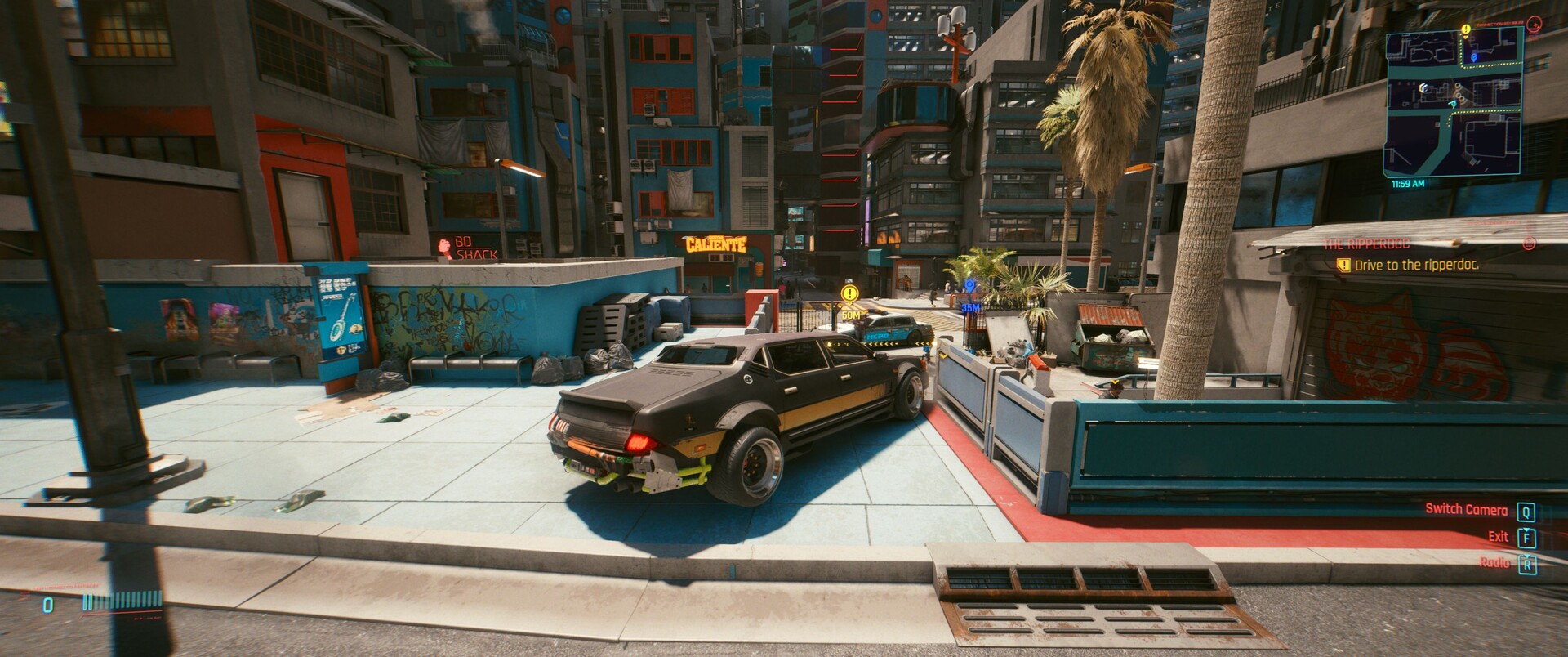Select the blue 35M location pin marker
Screen dimensions: 1568x657
click(x=970, y=286)
